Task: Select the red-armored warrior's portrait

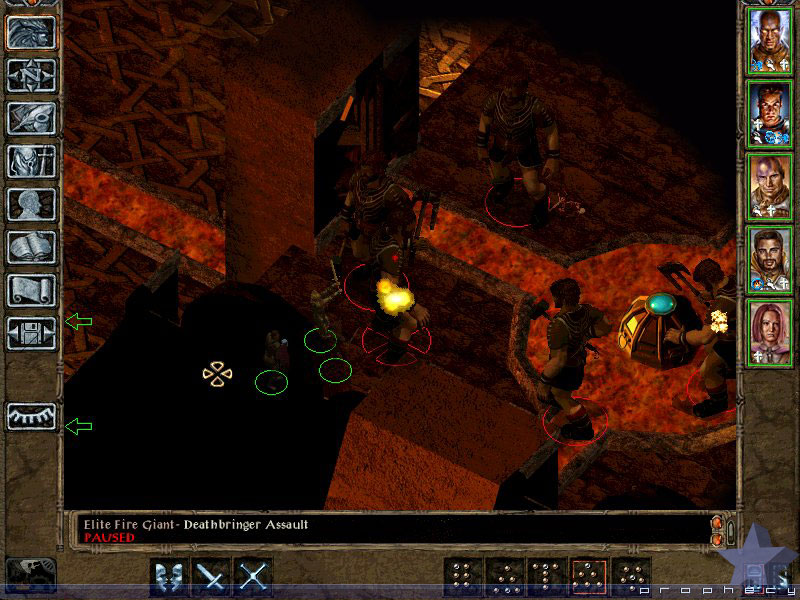Action: 770,112
